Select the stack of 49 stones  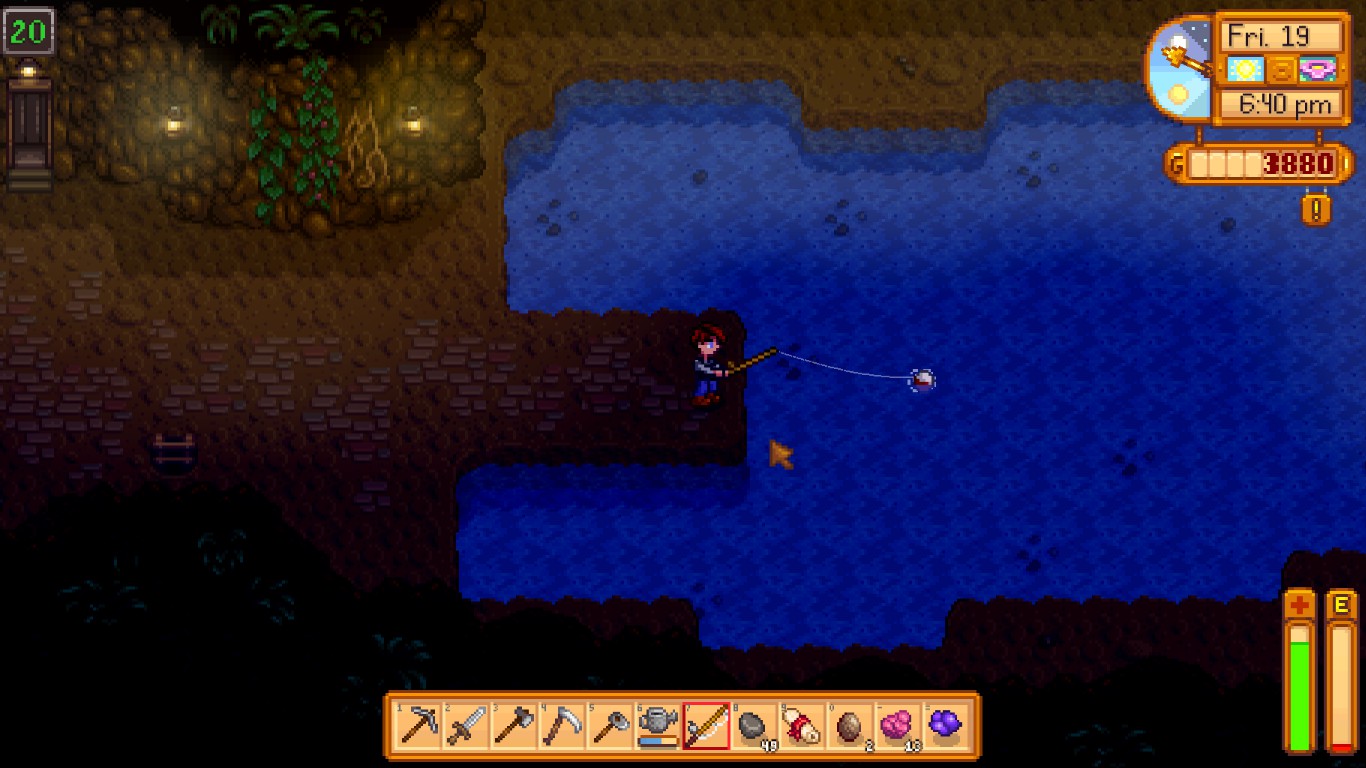pyautogui.click(x=754, y=725)
